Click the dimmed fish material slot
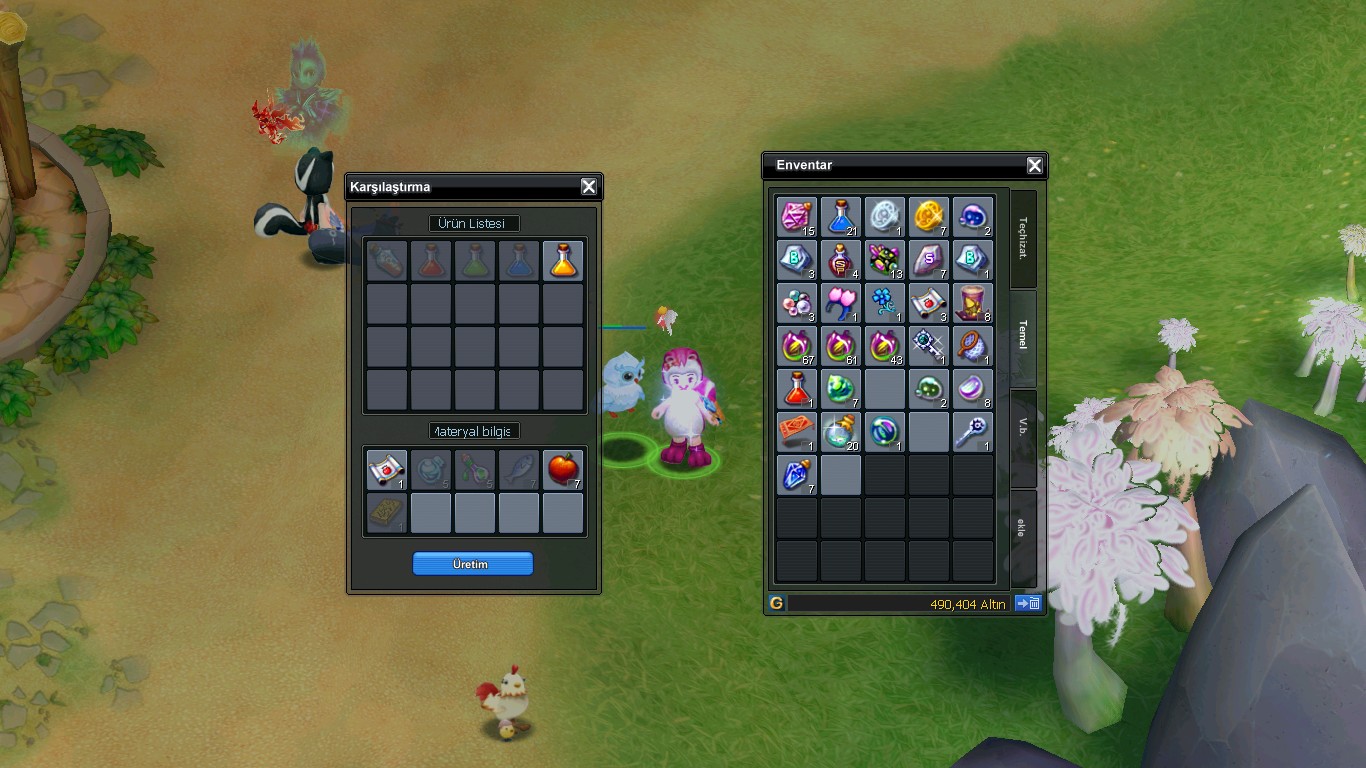 [519, 469]
